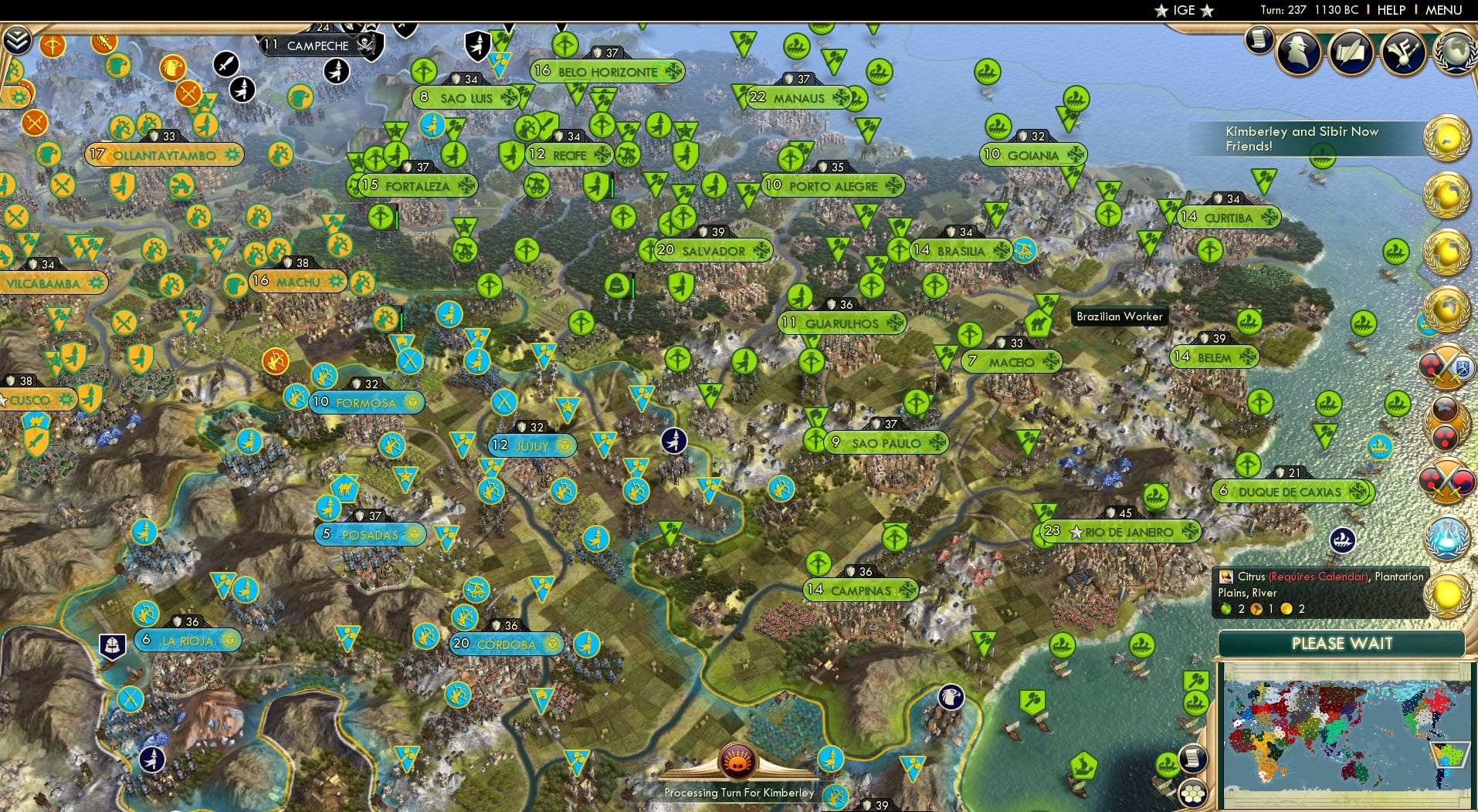
Task: Open the Social Policies quill icon
Action: [1350, 52]
